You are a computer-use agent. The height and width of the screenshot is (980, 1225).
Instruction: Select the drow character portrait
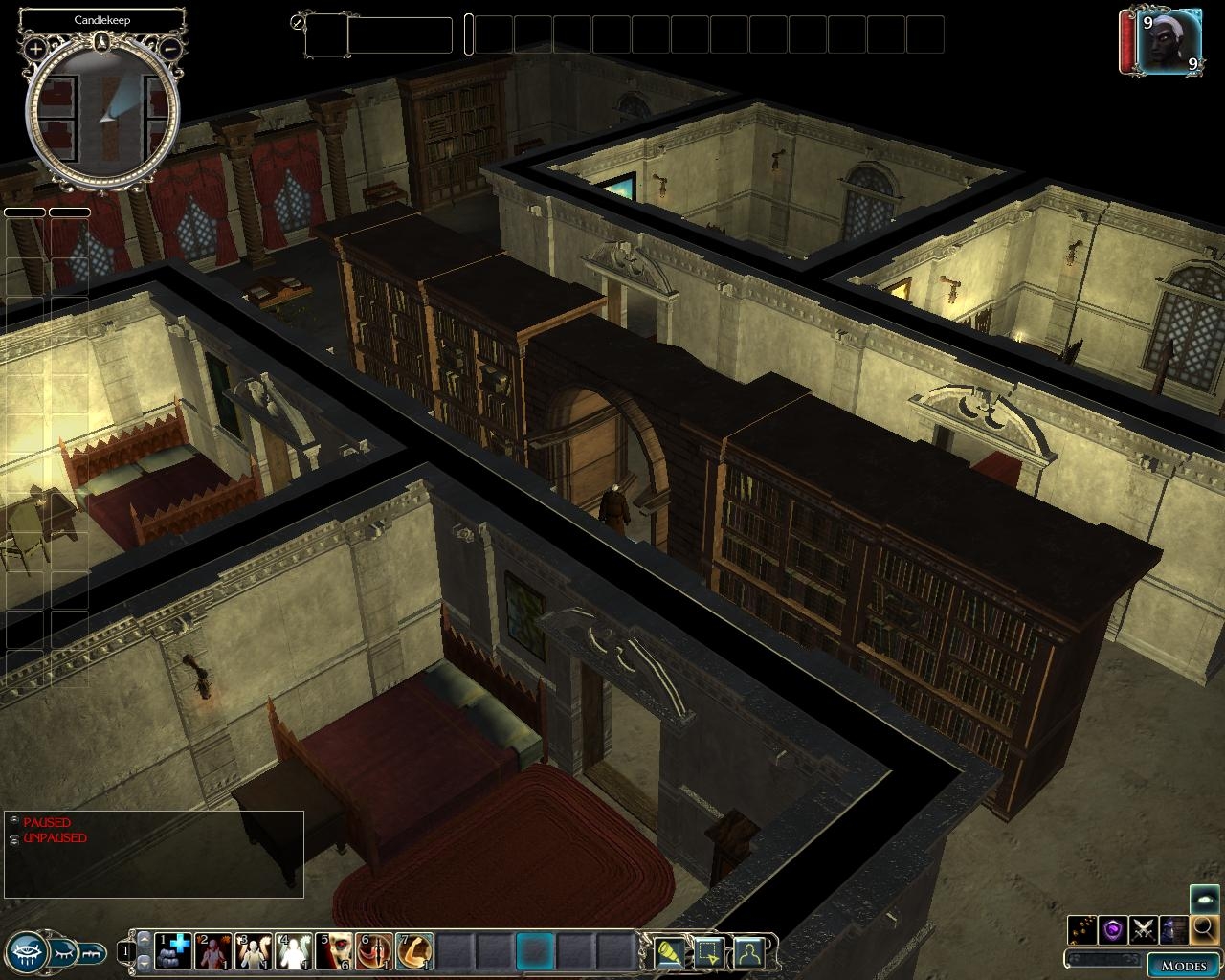click(1169, 41)
